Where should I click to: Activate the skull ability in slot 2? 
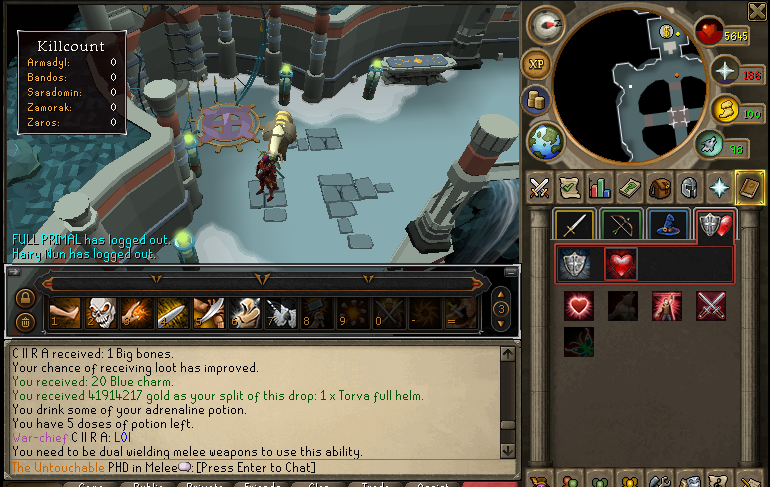[101, 313]
